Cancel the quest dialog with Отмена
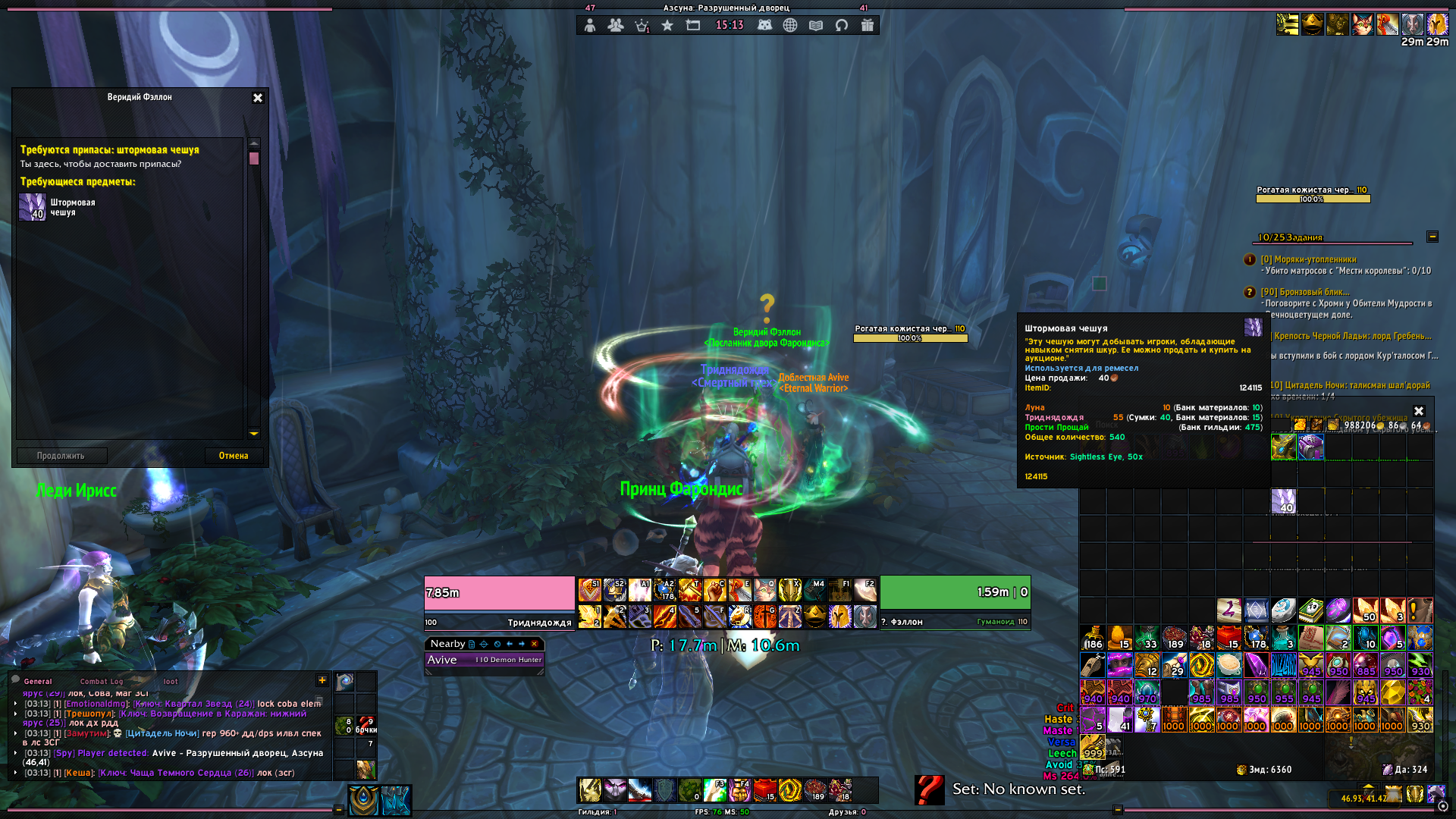The height and width of the screenshot is (819, 1456). (x=234, y=456)
